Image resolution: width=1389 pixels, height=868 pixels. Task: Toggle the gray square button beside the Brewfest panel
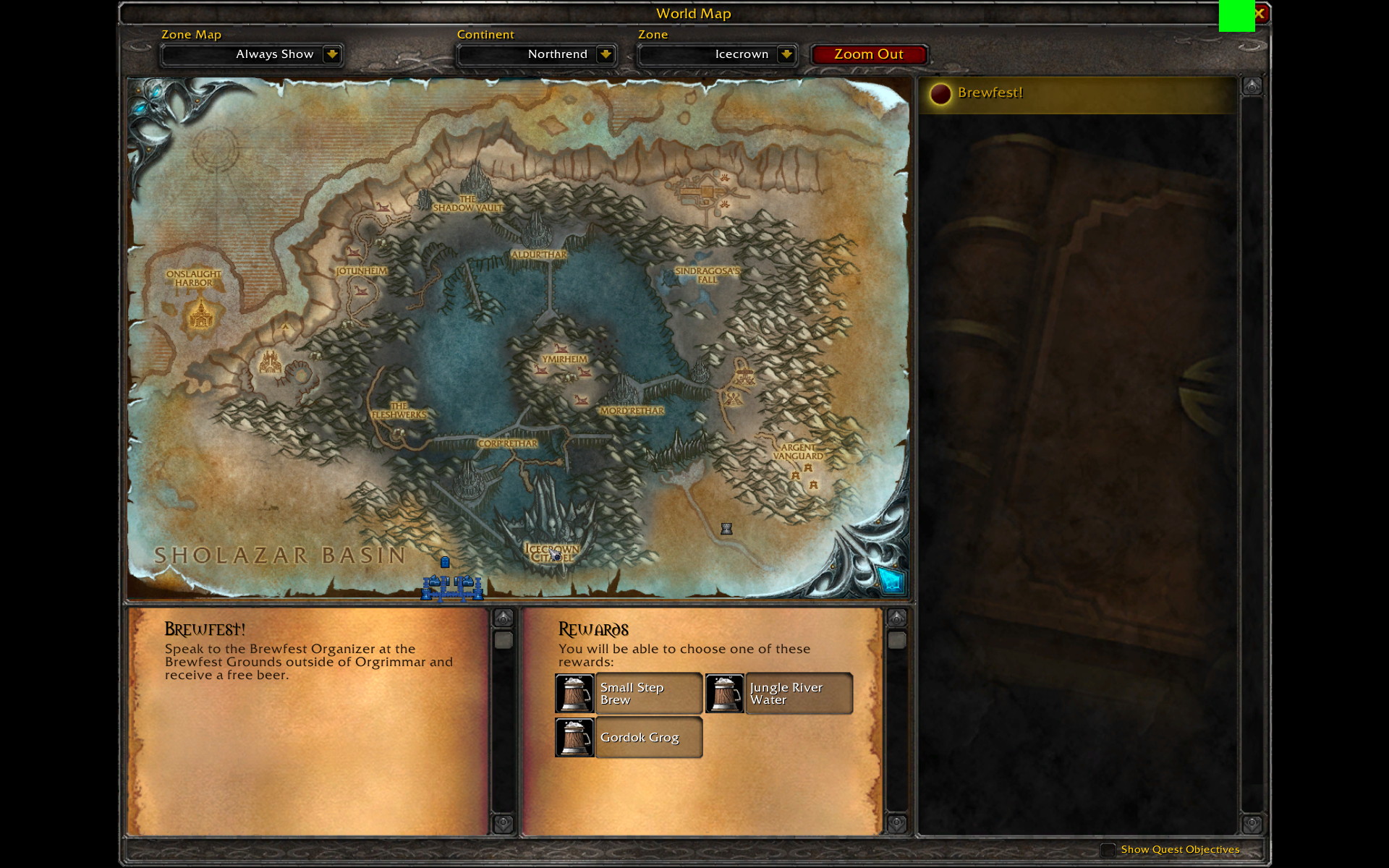(x=504, y=639)
